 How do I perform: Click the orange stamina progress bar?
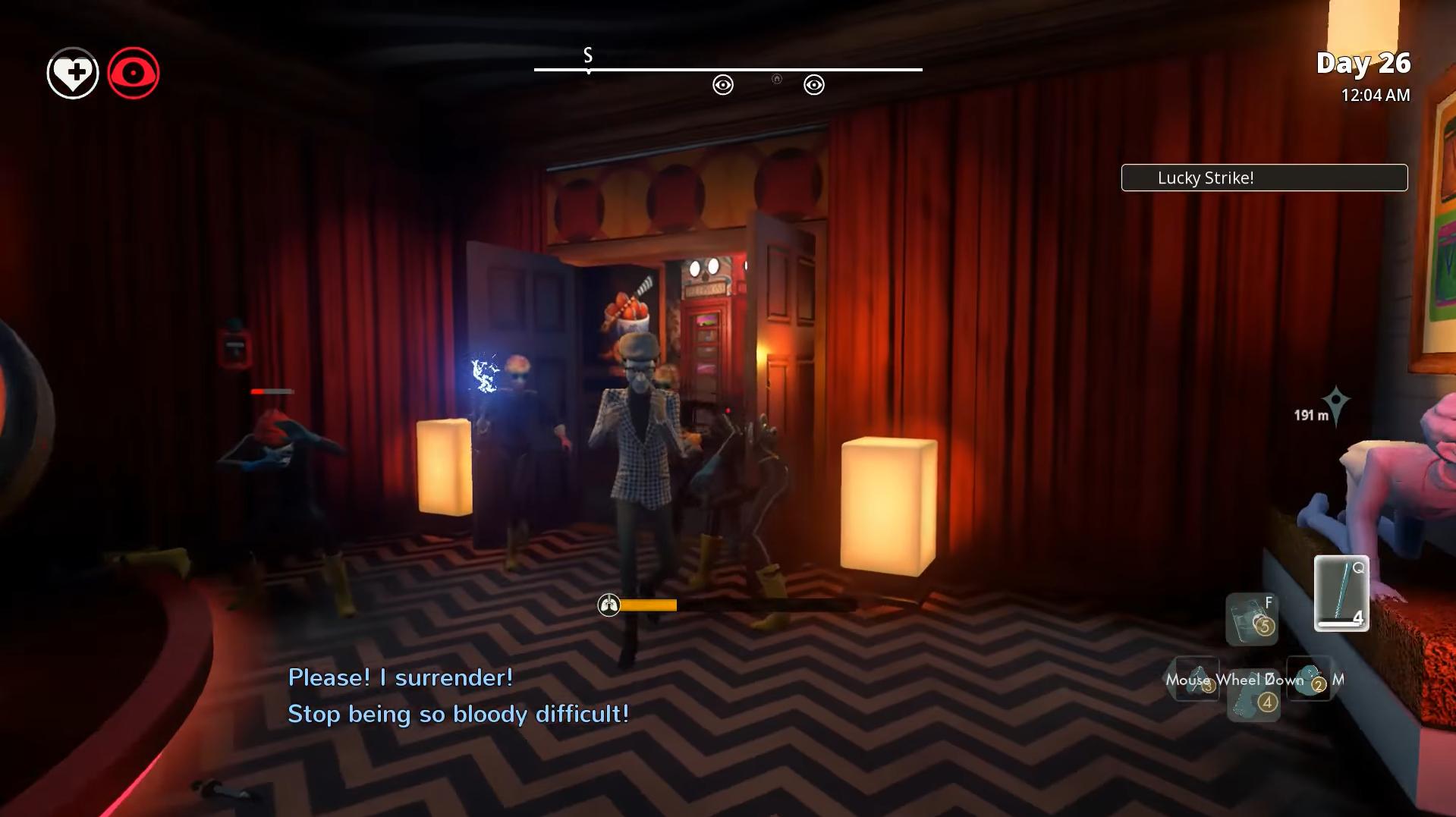(x=649, y=605)
